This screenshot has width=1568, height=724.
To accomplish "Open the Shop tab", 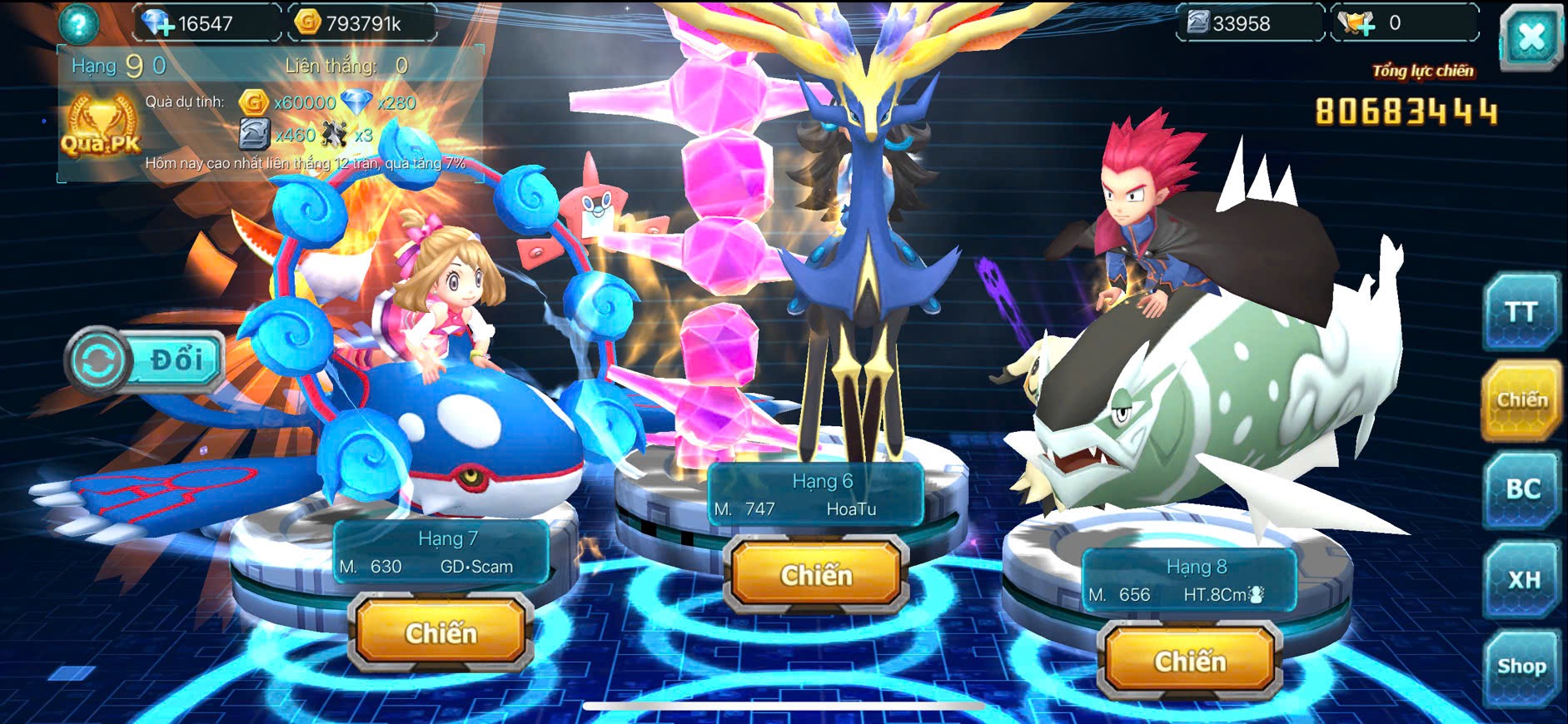I will pos(1521,667).
